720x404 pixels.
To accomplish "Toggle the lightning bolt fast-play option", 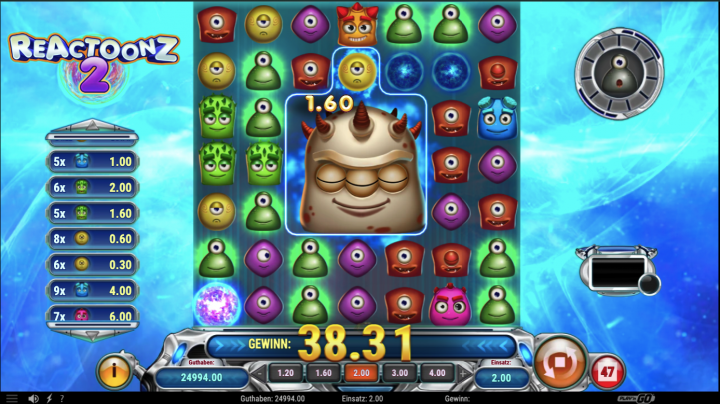I will [50, 398].
